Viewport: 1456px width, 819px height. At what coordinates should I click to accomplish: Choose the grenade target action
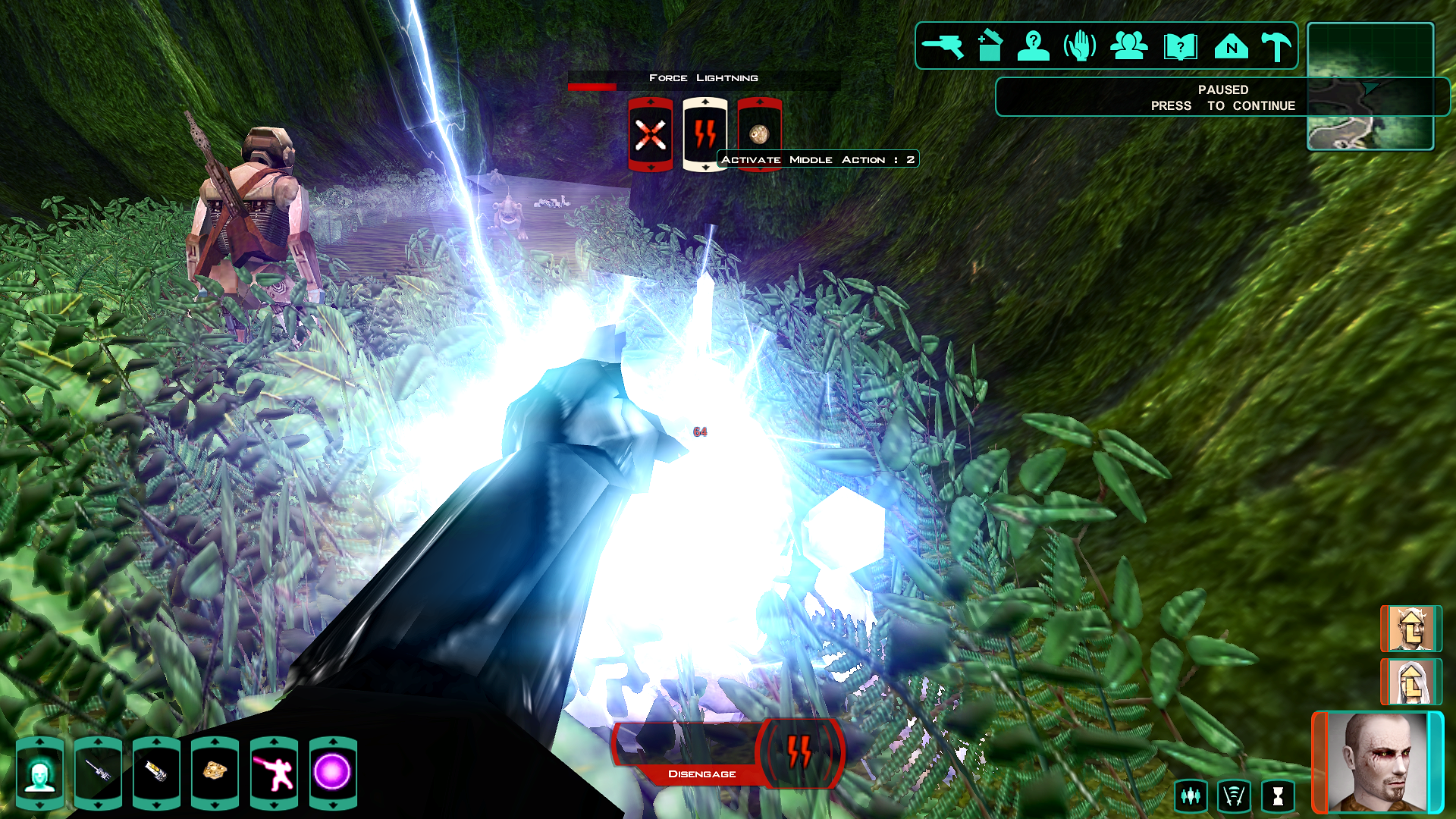coord(759,133)
